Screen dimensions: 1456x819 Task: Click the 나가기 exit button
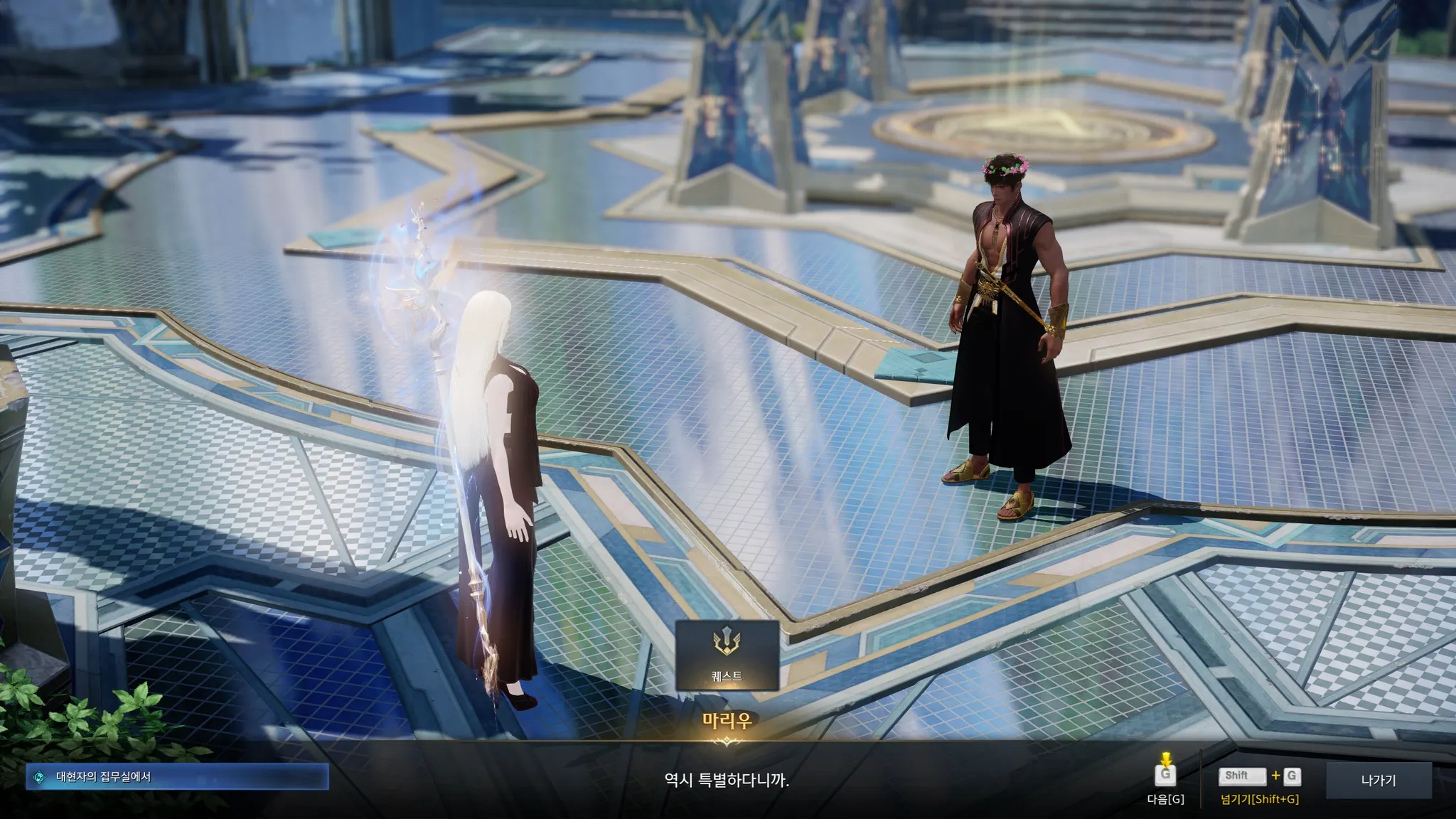point(1378,780)
